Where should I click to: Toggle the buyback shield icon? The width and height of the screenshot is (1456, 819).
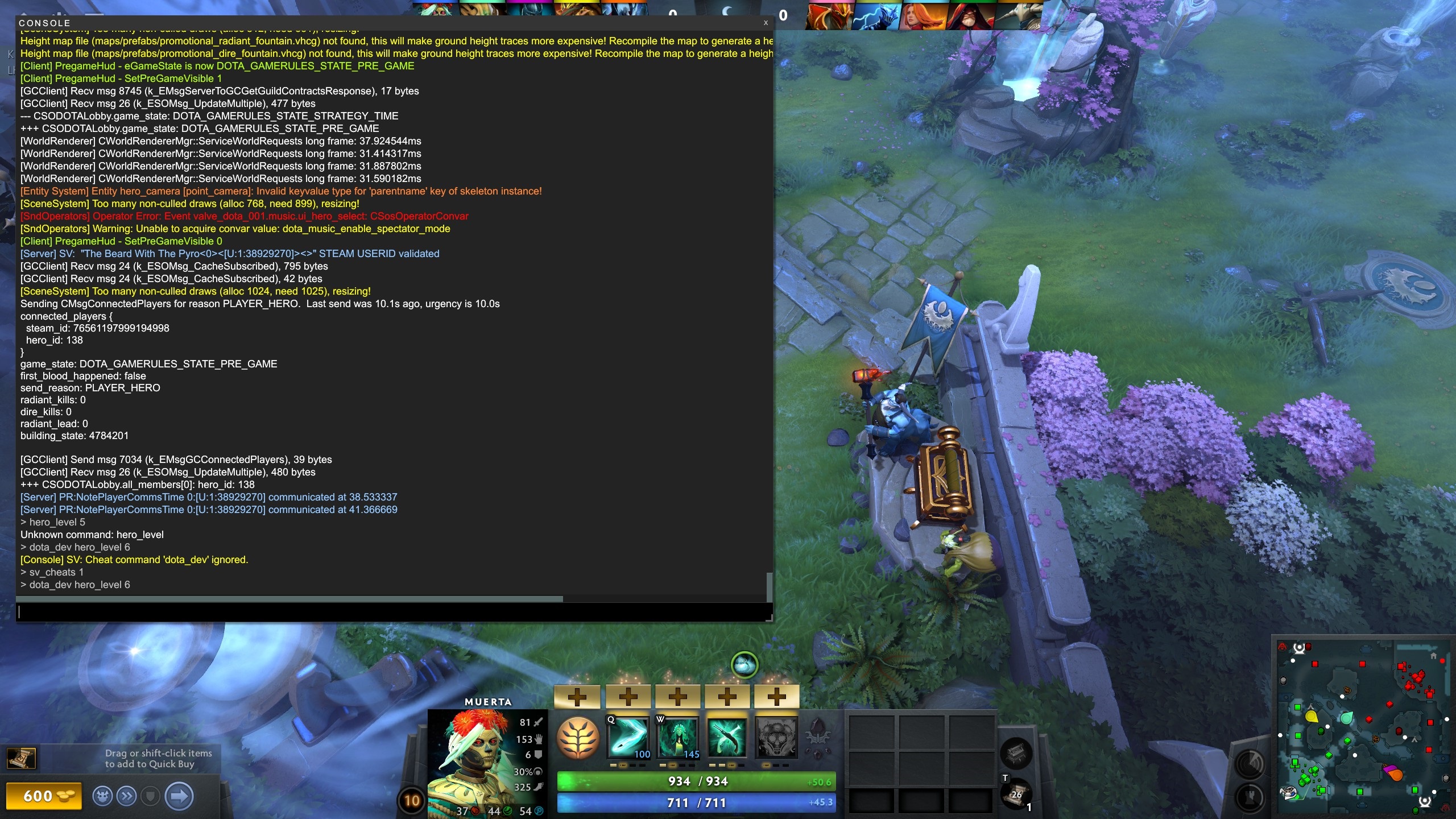pyautogui.click(x=150, y=797)
